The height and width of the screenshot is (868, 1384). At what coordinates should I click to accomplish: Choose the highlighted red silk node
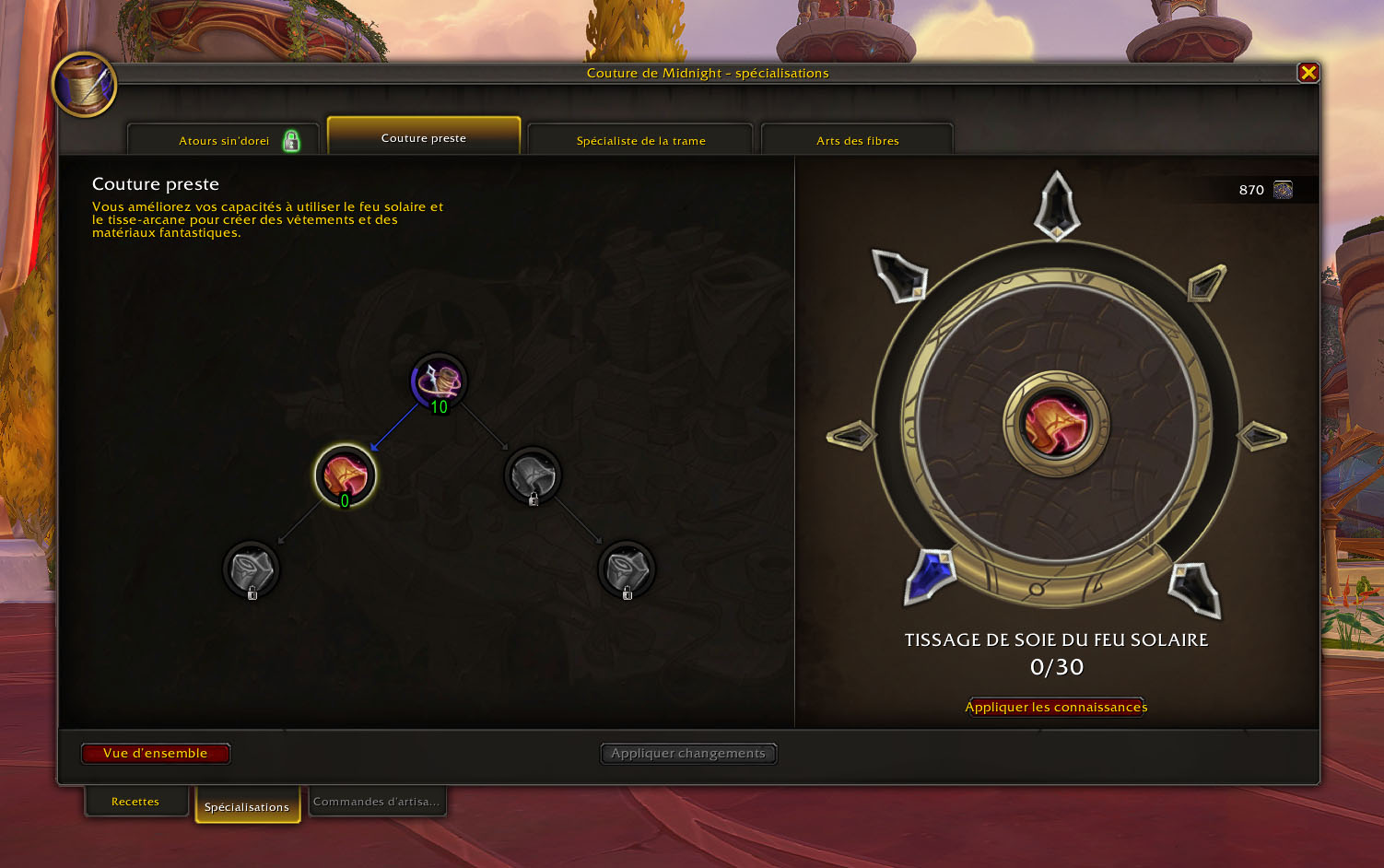[346, 475]
